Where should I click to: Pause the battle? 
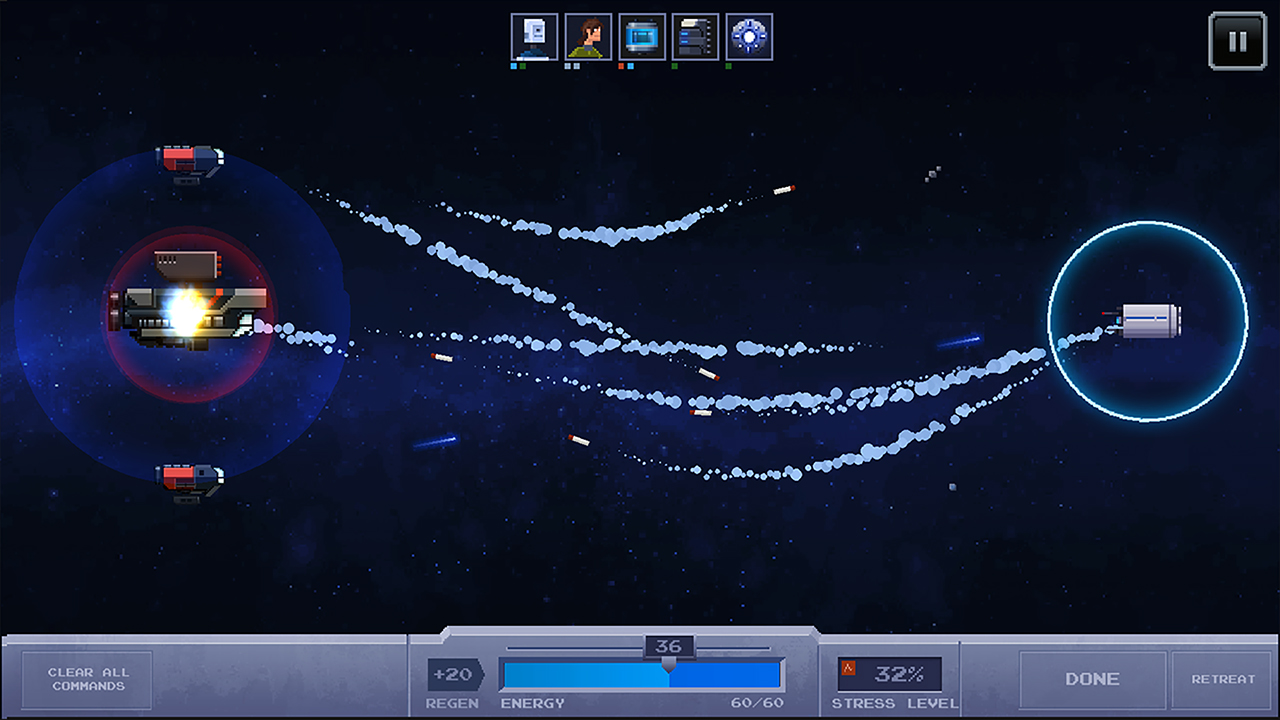point(1237,41)
